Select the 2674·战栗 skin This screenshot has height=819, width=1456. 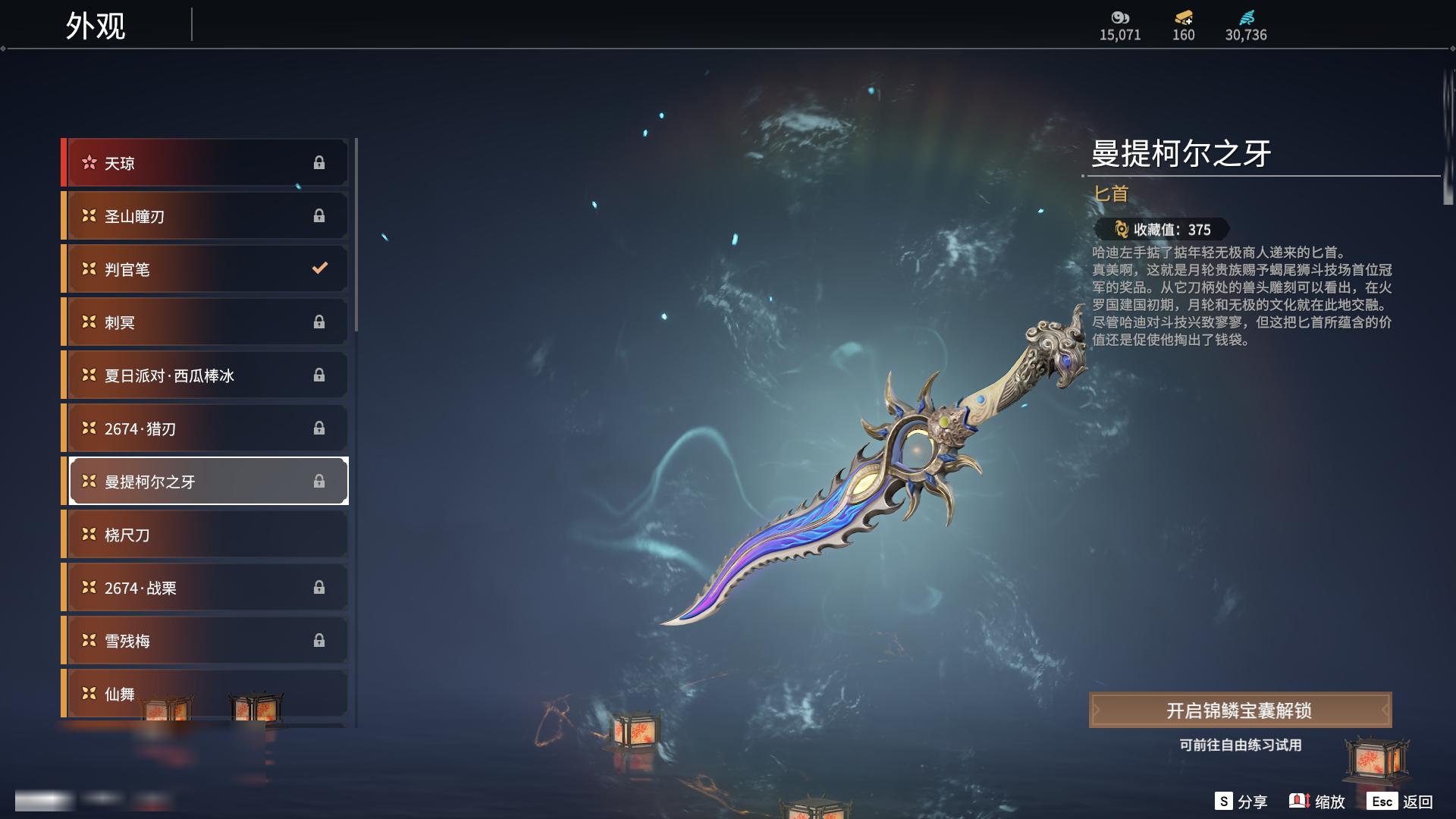(x=206, y=588)
